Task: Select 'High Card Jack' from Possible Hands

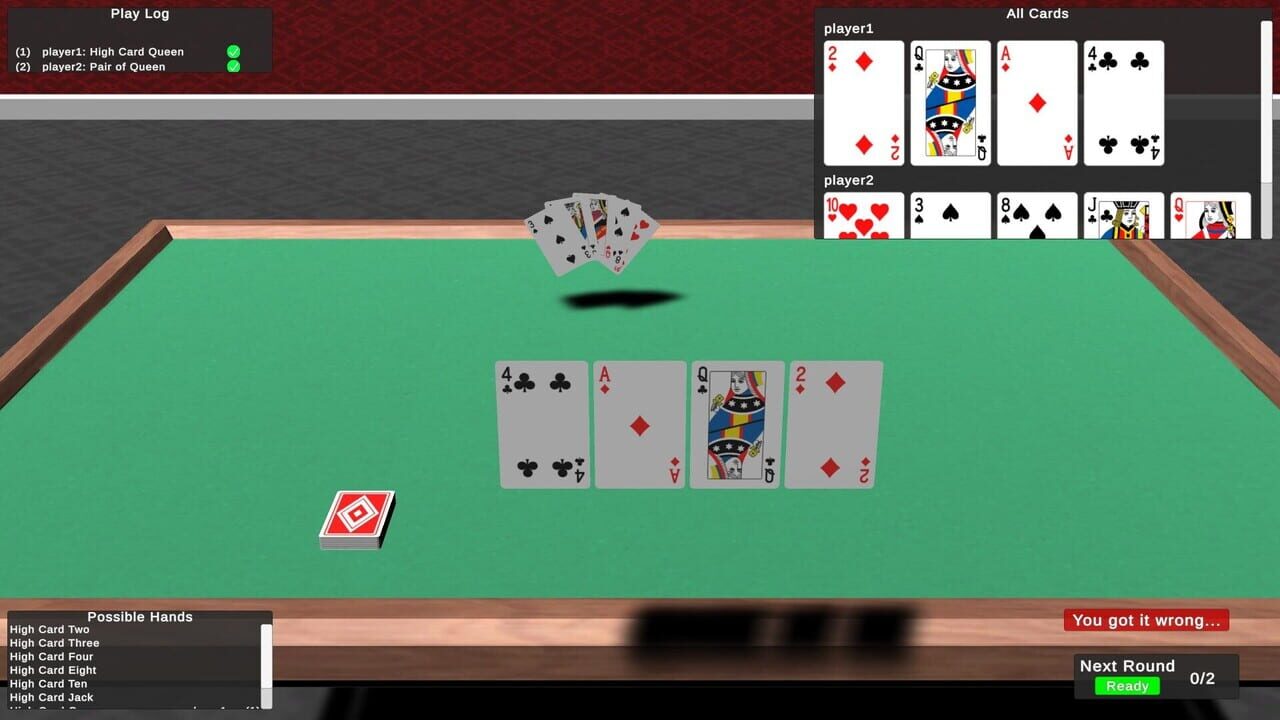Action: pyautogui.click(x=51, y=697)
